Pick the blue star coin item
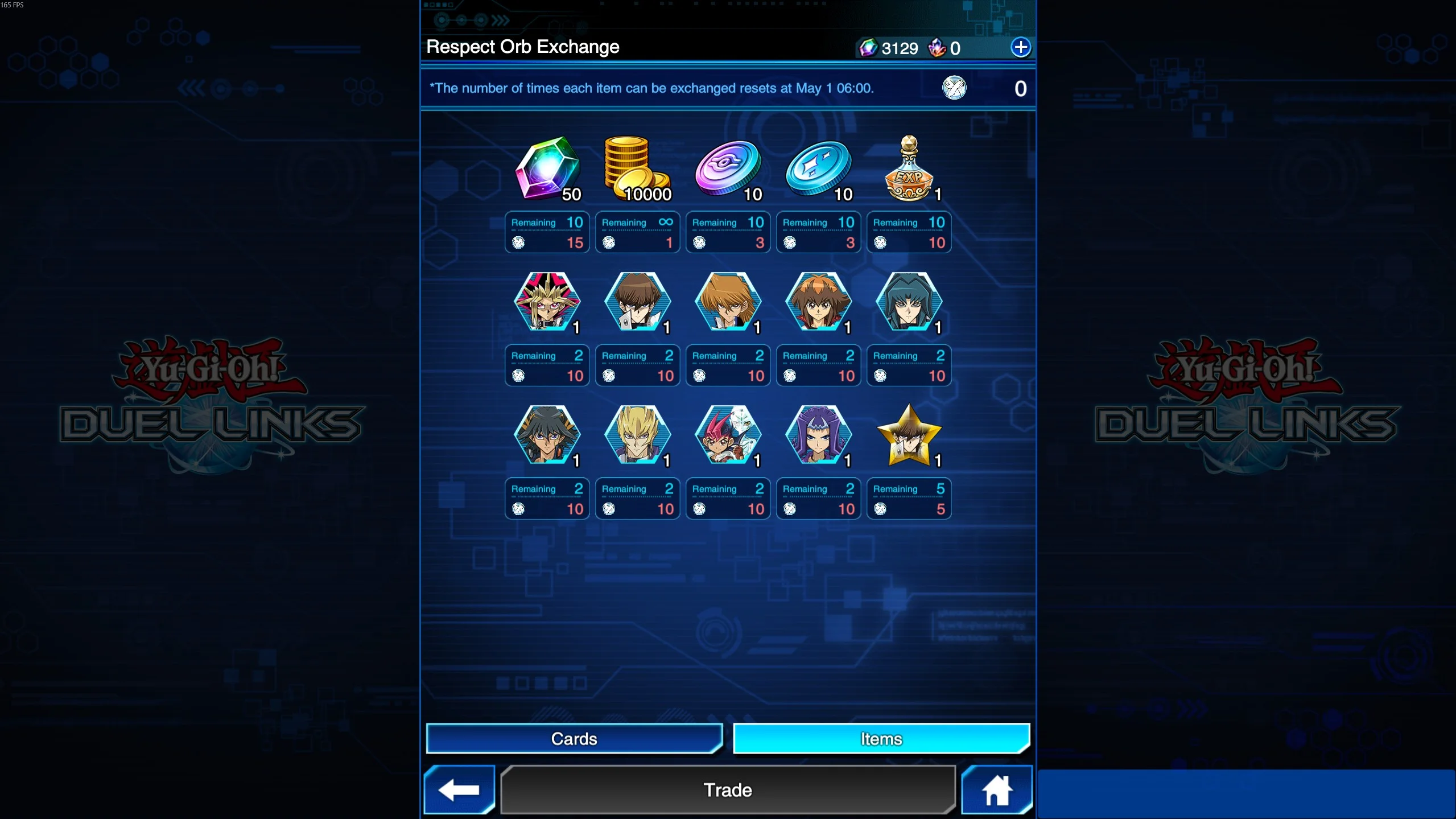Viewport: 1456px width, 819px height. point(818,169)
